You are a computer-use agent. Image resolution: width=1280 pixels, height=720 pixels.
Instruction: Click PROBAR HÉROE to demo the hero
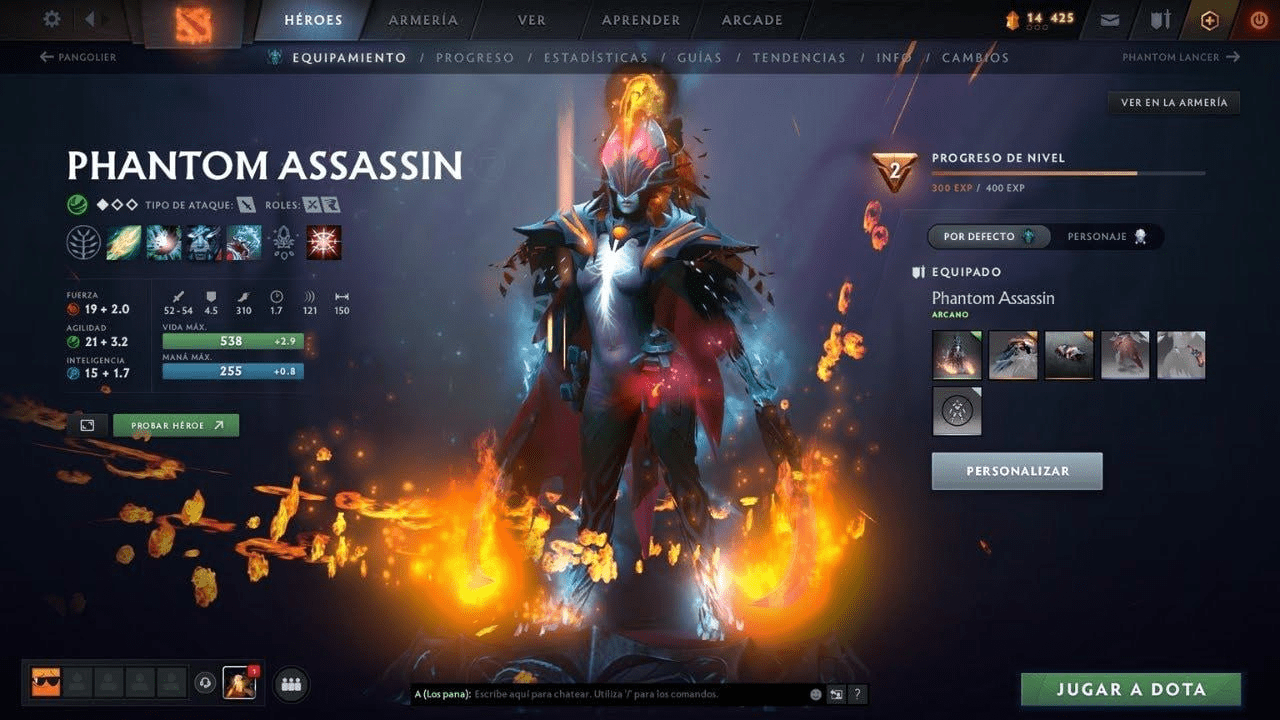(176, 424)
